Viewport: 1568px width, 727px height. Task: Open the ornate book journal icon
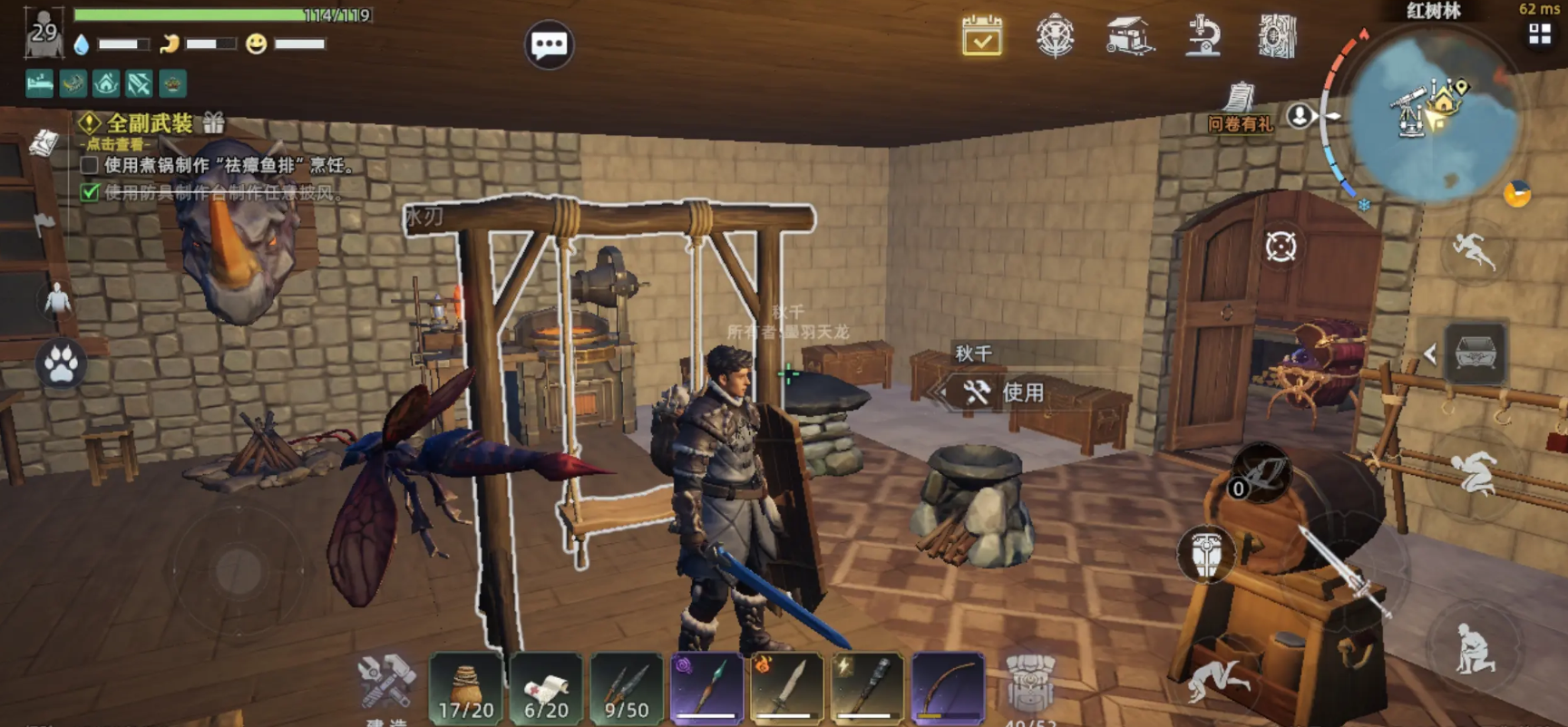tap(1277, 37)
